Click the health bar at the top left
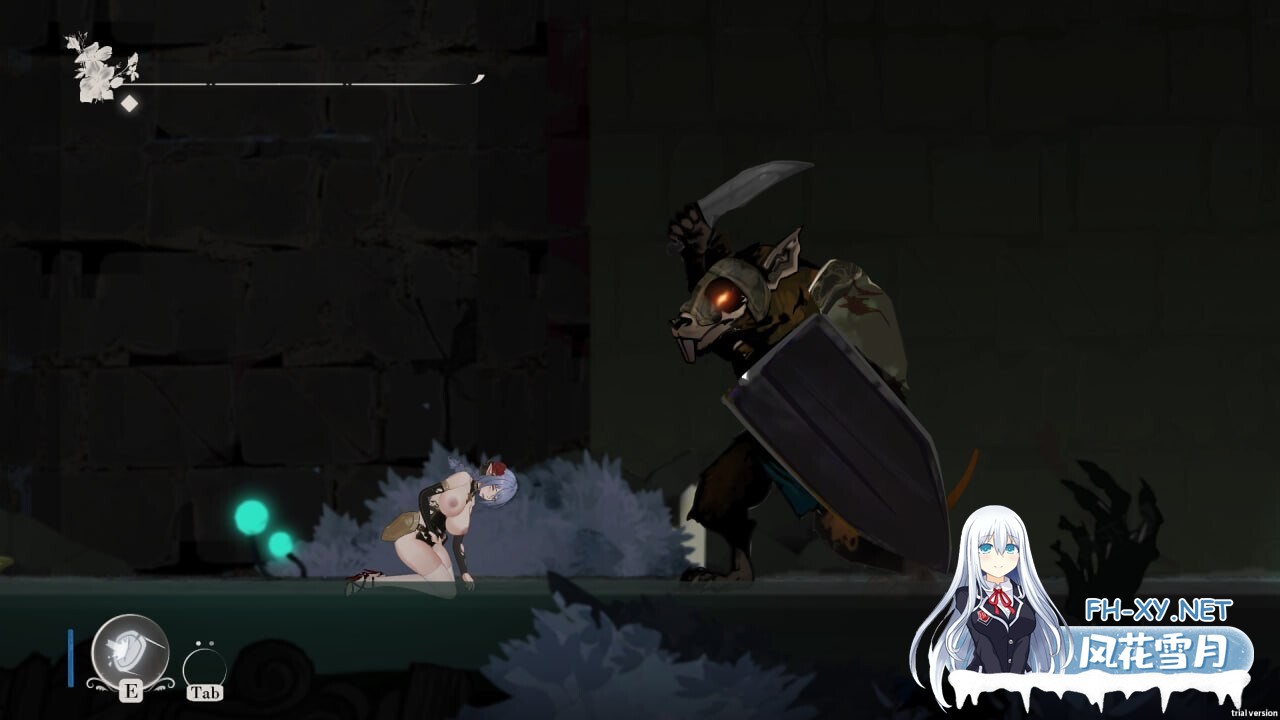Viewport: 1280px width, 720px height. click(300, 81)
